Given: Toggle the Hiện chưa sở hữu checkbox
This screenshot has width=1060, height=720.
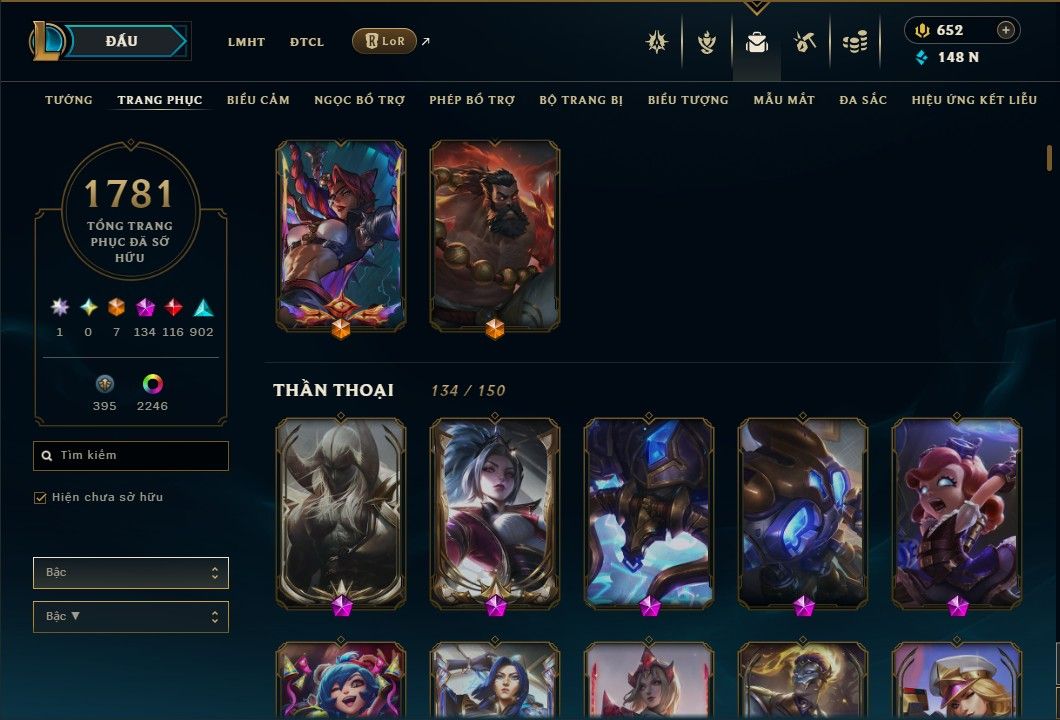Looking at the screenshot, I should tap(41, 497).
